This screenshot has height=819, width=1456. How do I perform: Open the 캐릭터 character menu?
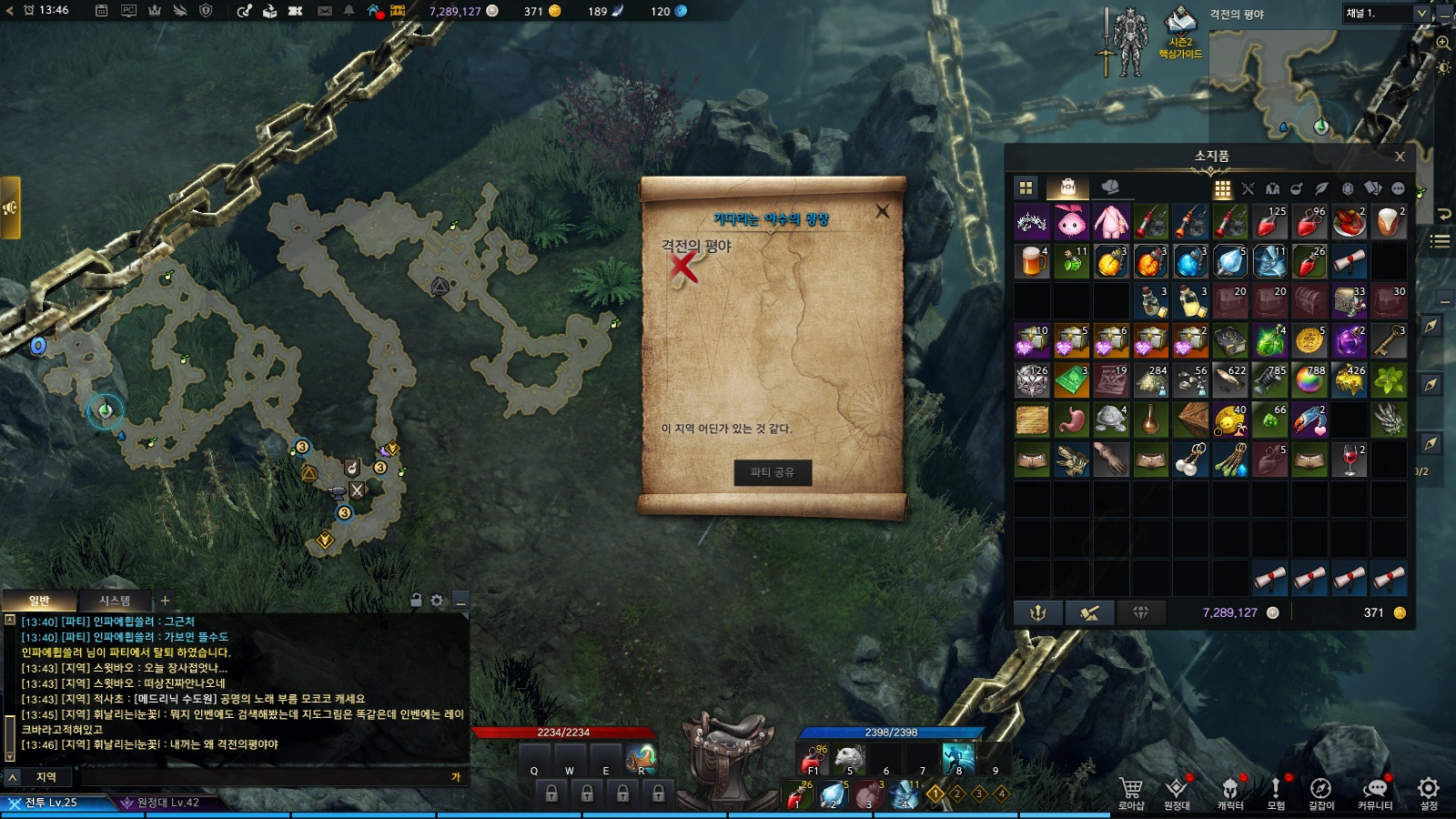click(1230, 792)
